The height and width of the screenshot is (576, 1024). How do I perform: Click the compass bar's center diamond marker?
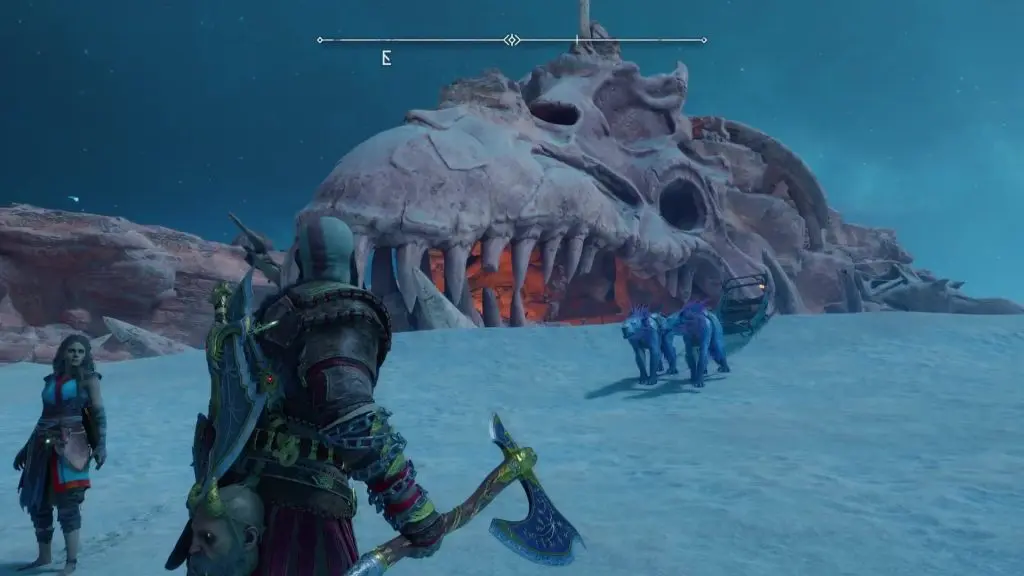(x=511, y=40)
